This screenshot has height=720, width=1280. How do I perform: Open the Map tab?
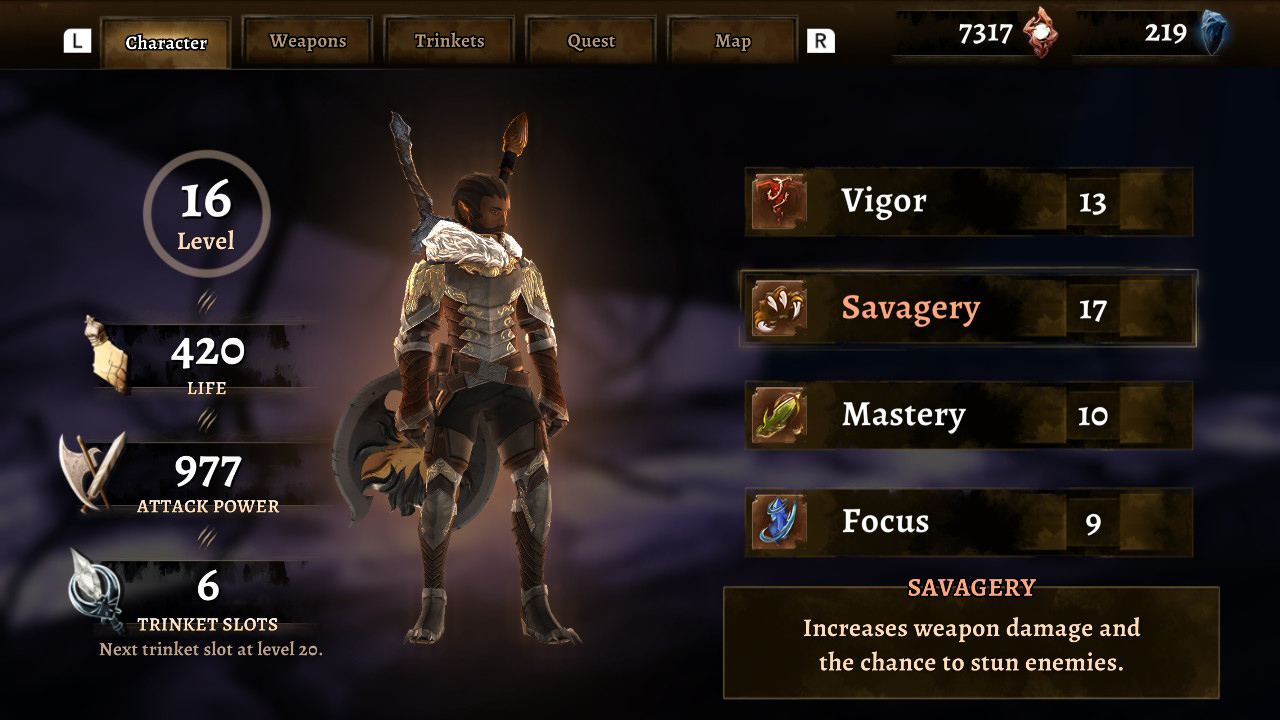coord(732,40)
